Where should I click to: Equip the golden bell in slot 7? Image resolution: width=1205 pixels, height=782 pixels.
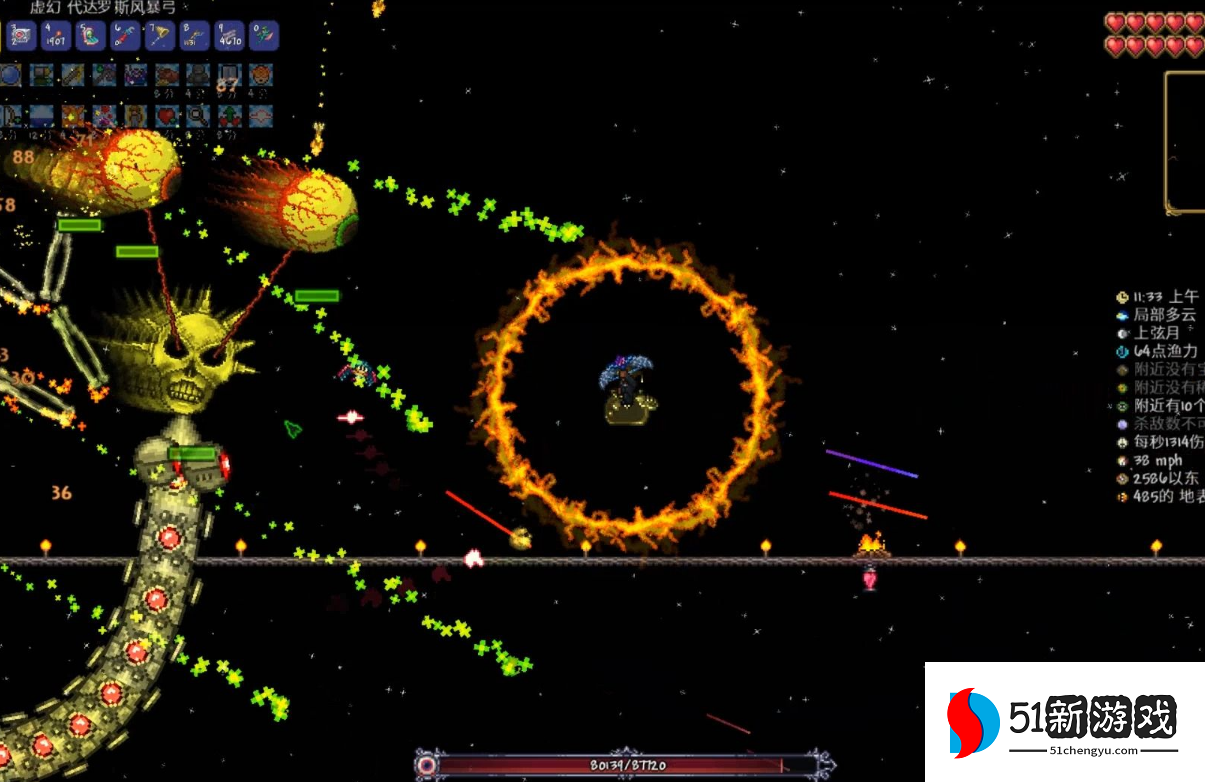[x=160, y=37]
